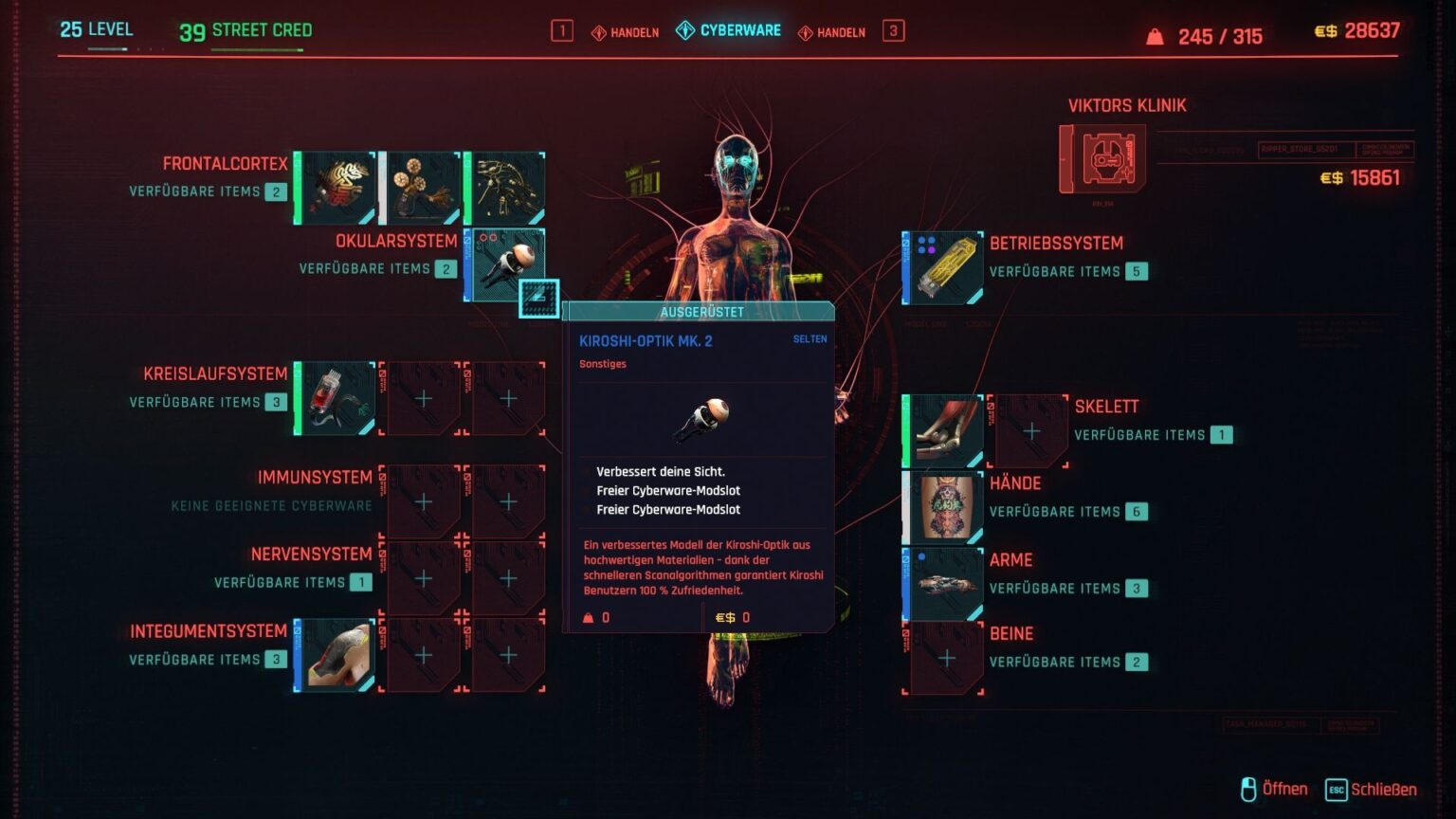Image resolution: width=1456 pixels, height=819 pixels.
Task: Open the left HANDELN tab
Action: 626,30
